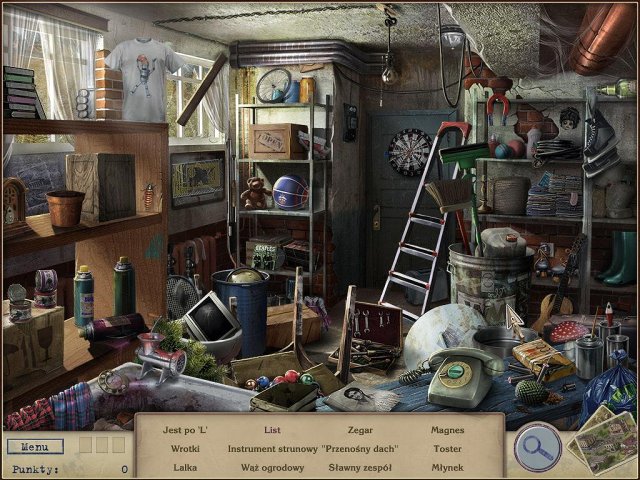The width and height of the screenshot is (640, 480).
Task: Click the 'Sławny zespół' list entry
Action: click(x=360, y=467)
